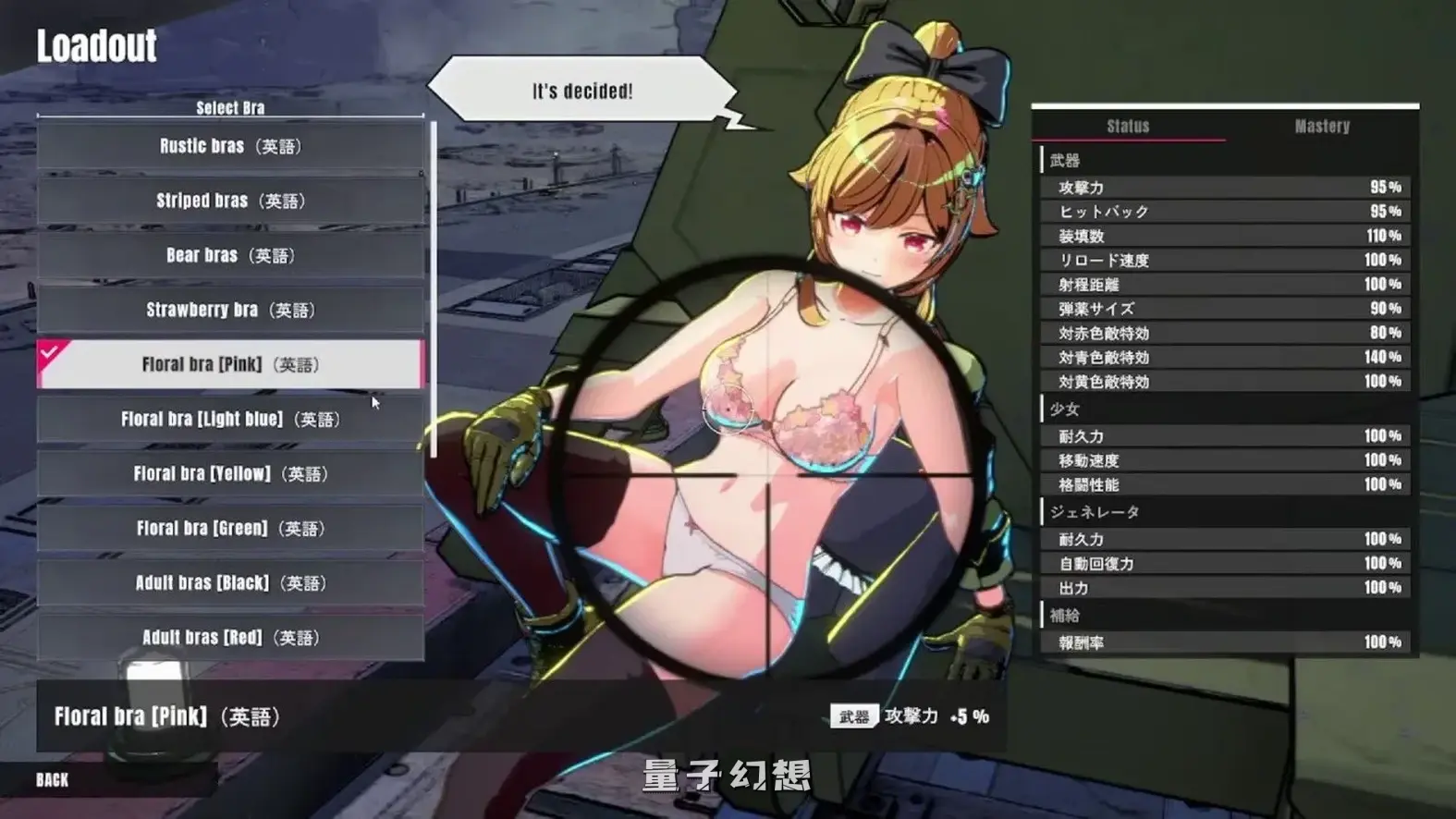The height and width of the screenshot is (819, 1456).
Task: Click the 攻撃力 95% stat row
Action: click(1225, 186)
